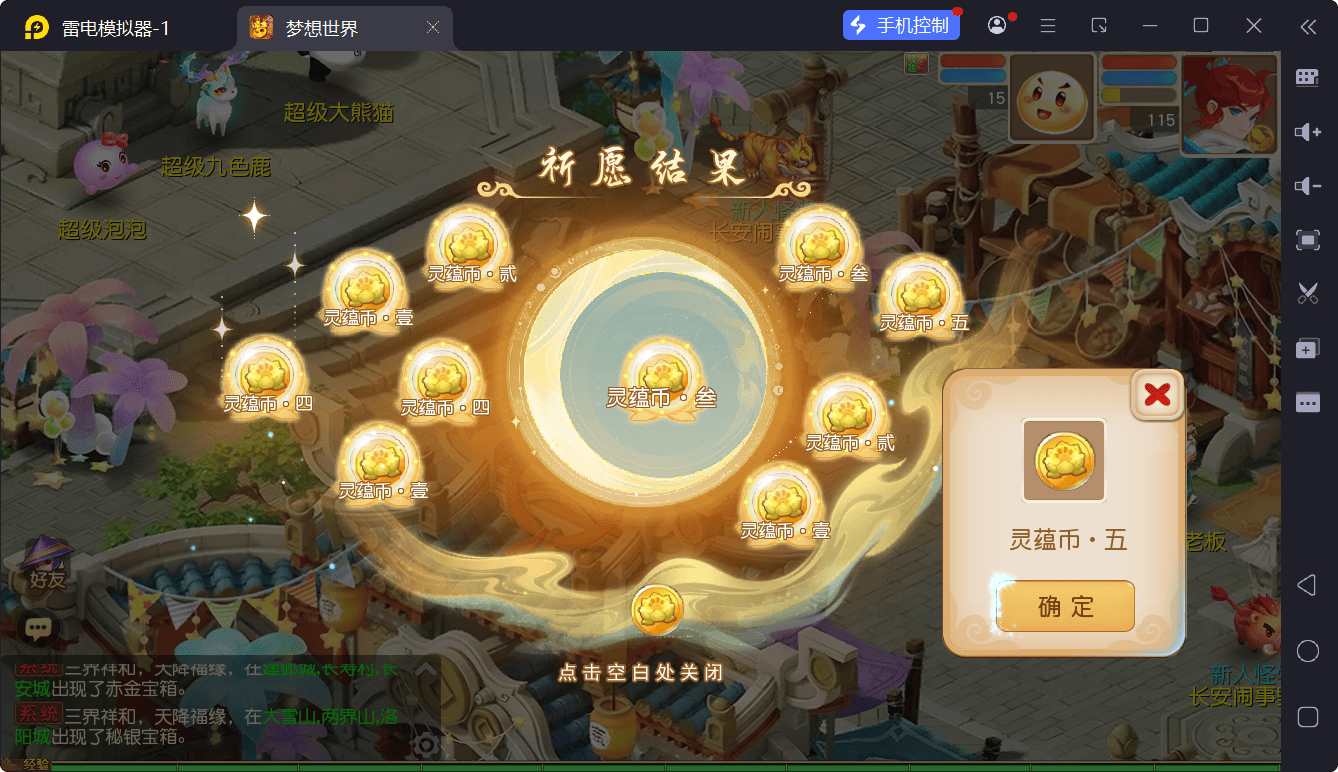
Task: Select the center 灵蕴币·叁 coin
Action: [661, 374]
